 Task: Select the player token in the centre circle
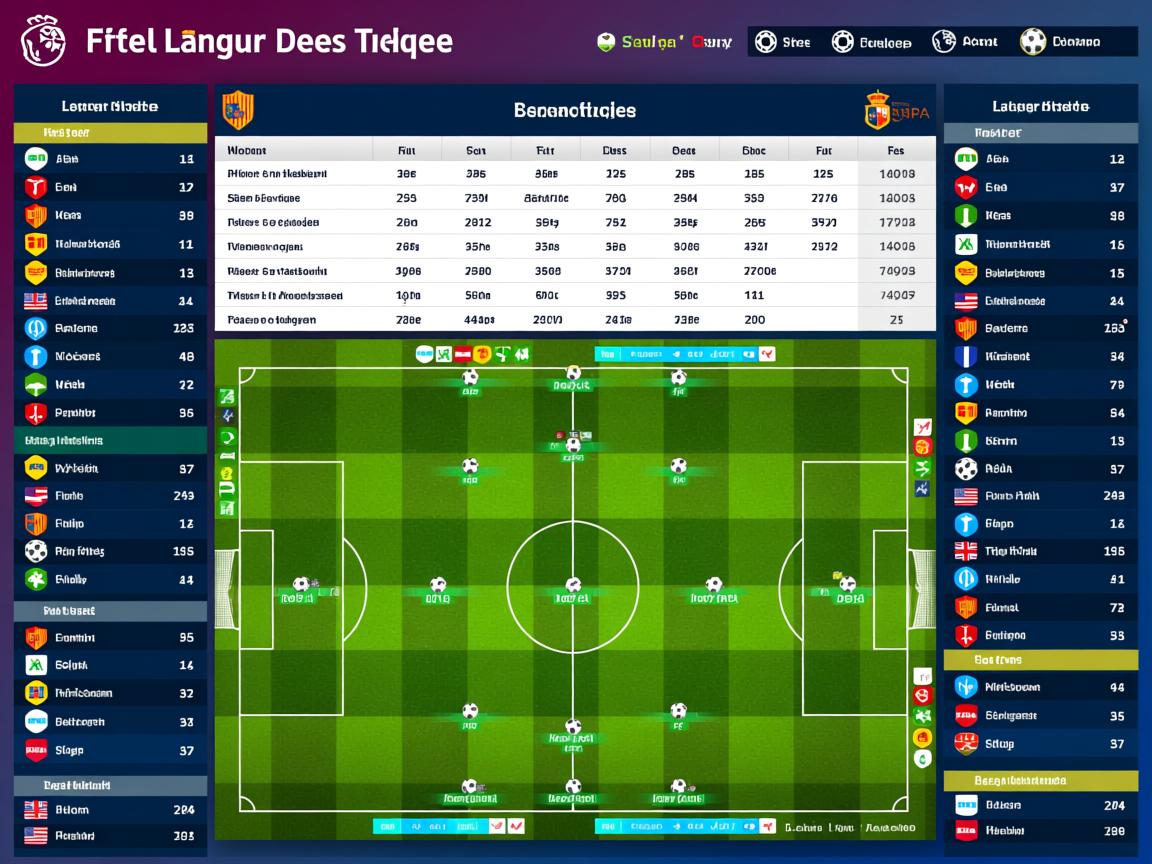point(573,586)
